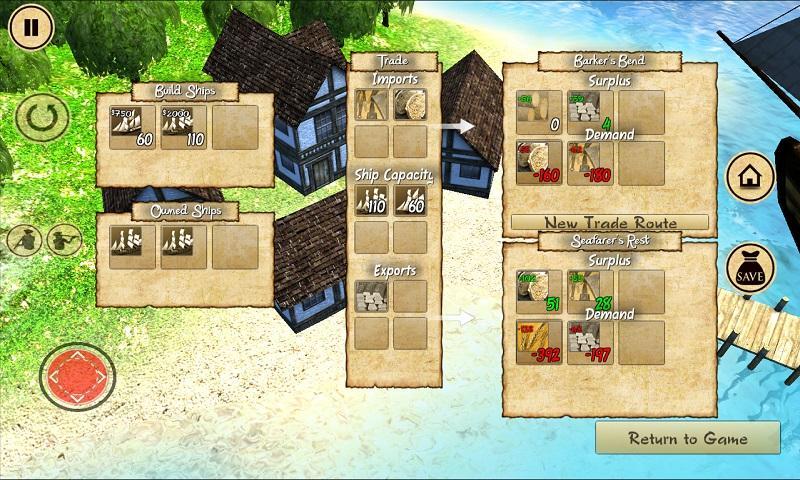Select the first owned ship
This screenshot has height=480, width=800.
[132, 246]
